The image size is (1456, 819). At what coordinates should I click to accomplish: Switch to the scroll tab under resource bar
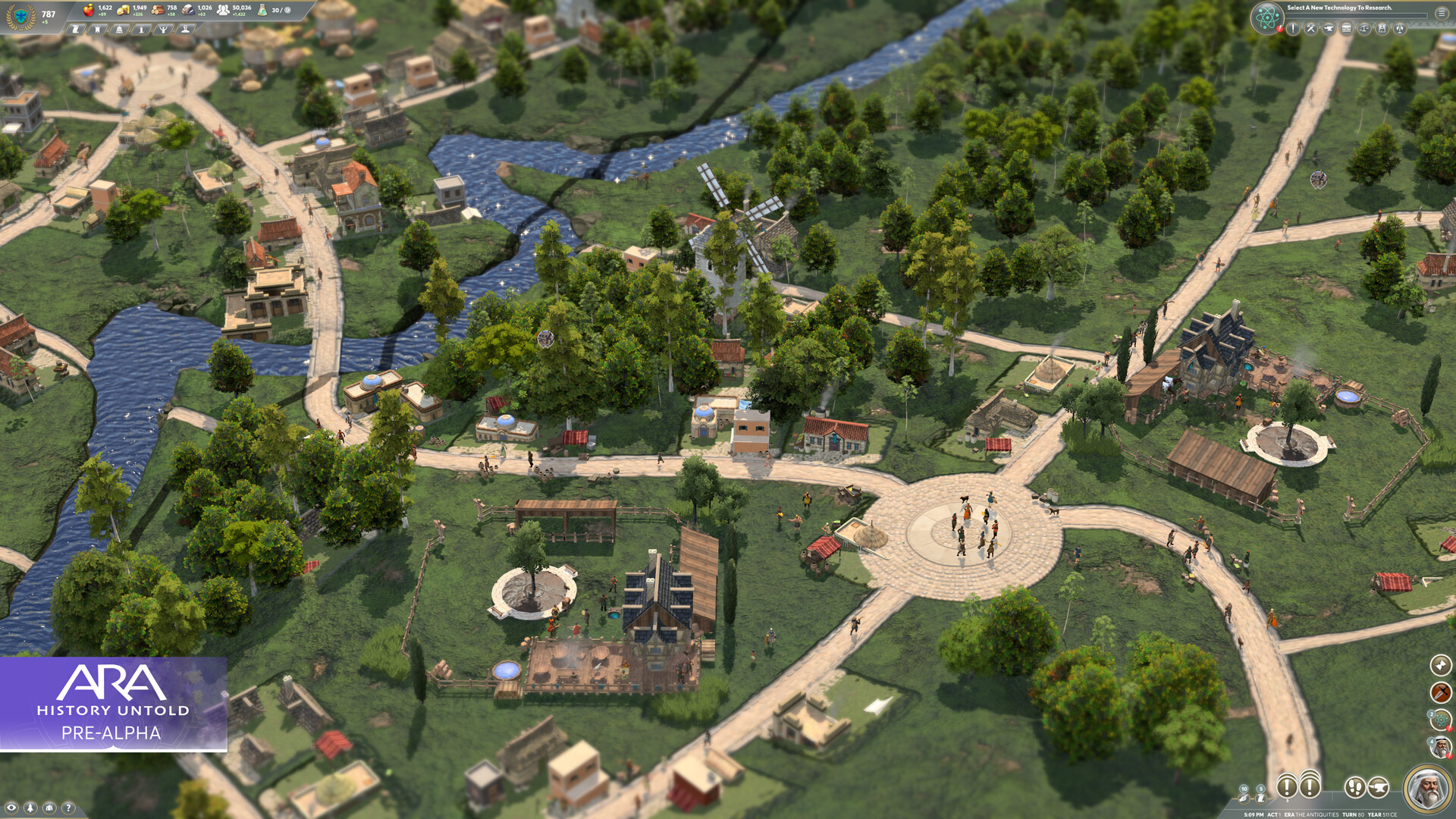tap(77, 29)
